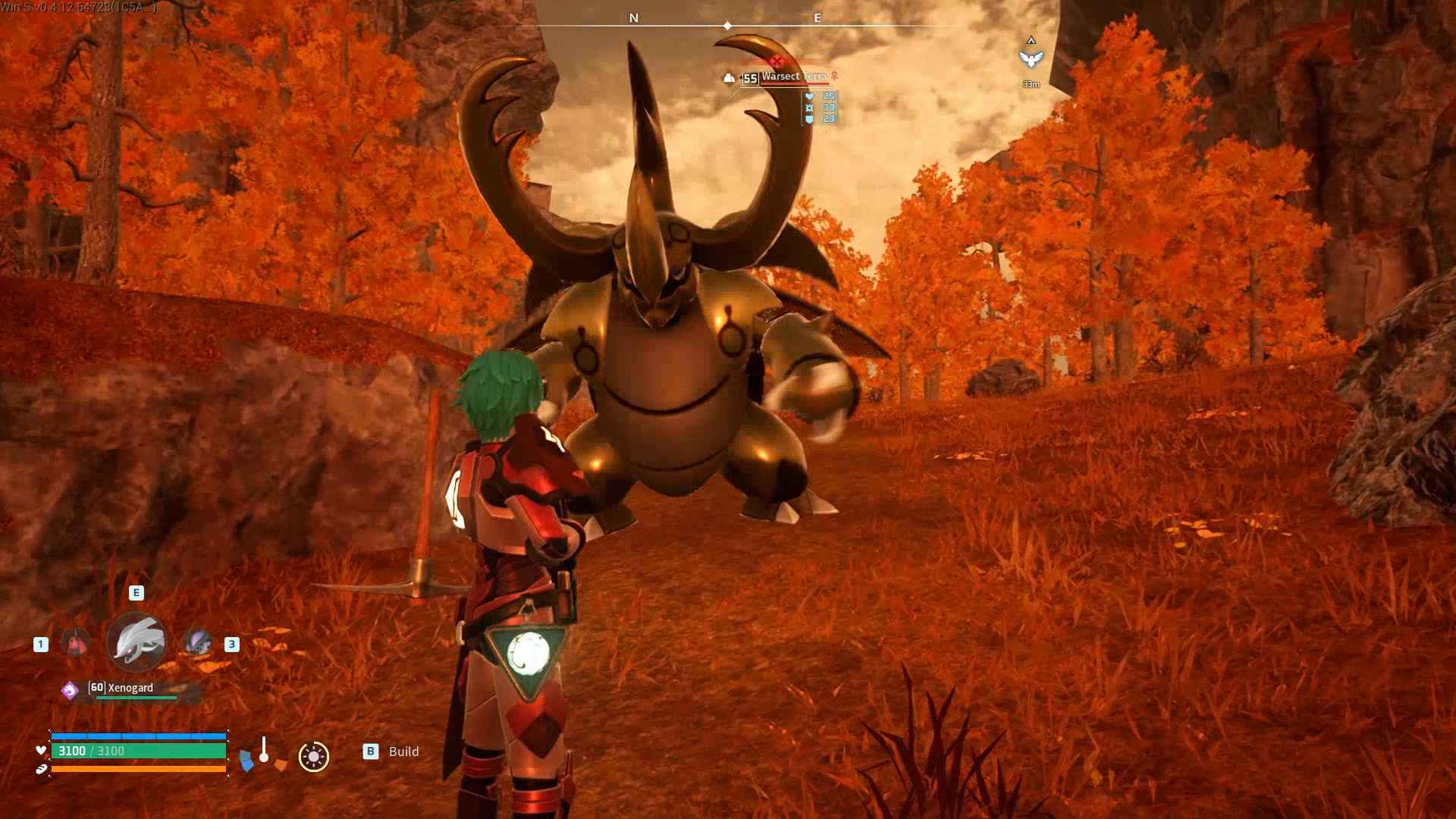Switch to the red pal in the left party slot

pos(74,643)
